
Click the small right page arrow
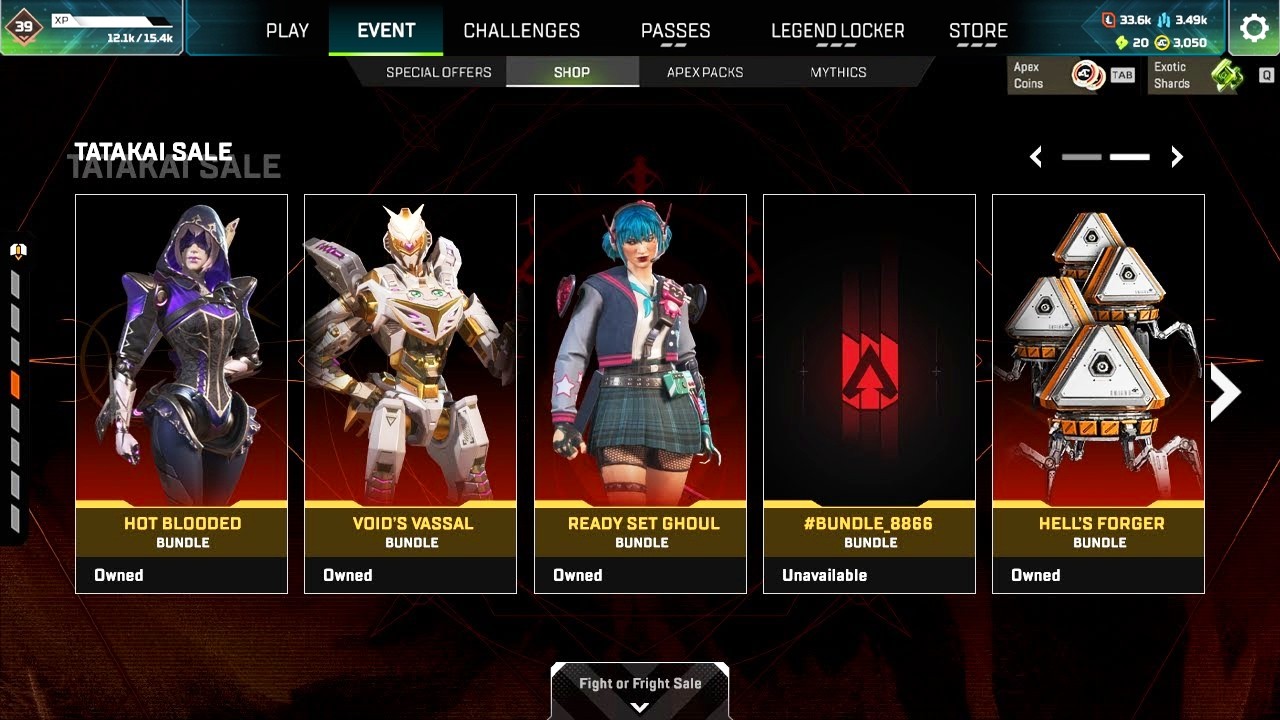click(x=1177, y=157)
